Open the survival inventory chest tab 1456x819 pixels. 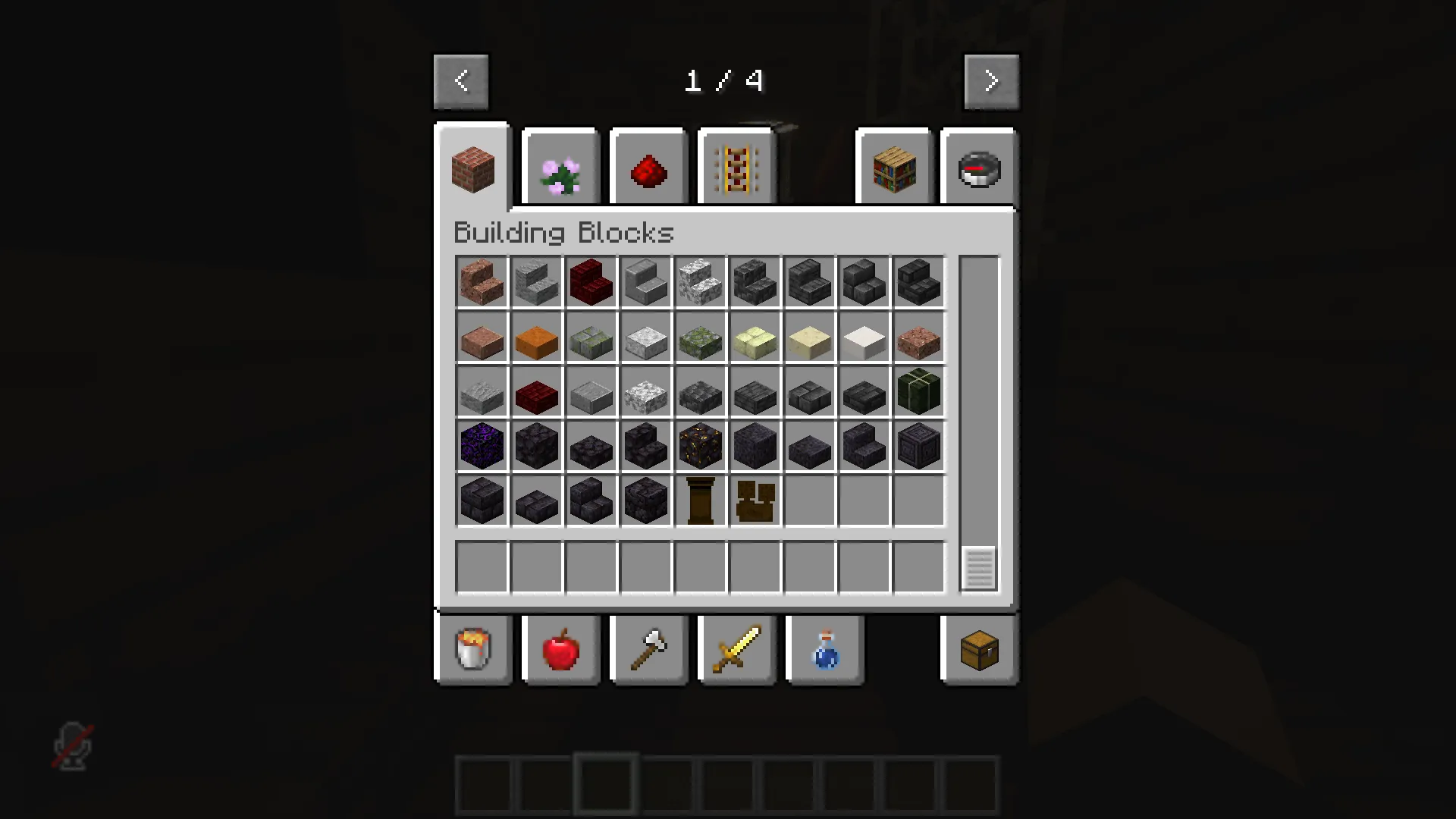click(977, 650)
